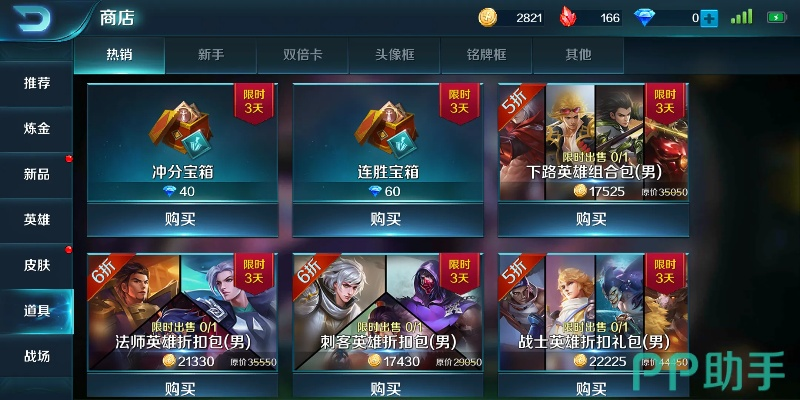800x400 pixels.
Task: Select the 炼金 sidebar category
Action: click(x=37, y=129)
